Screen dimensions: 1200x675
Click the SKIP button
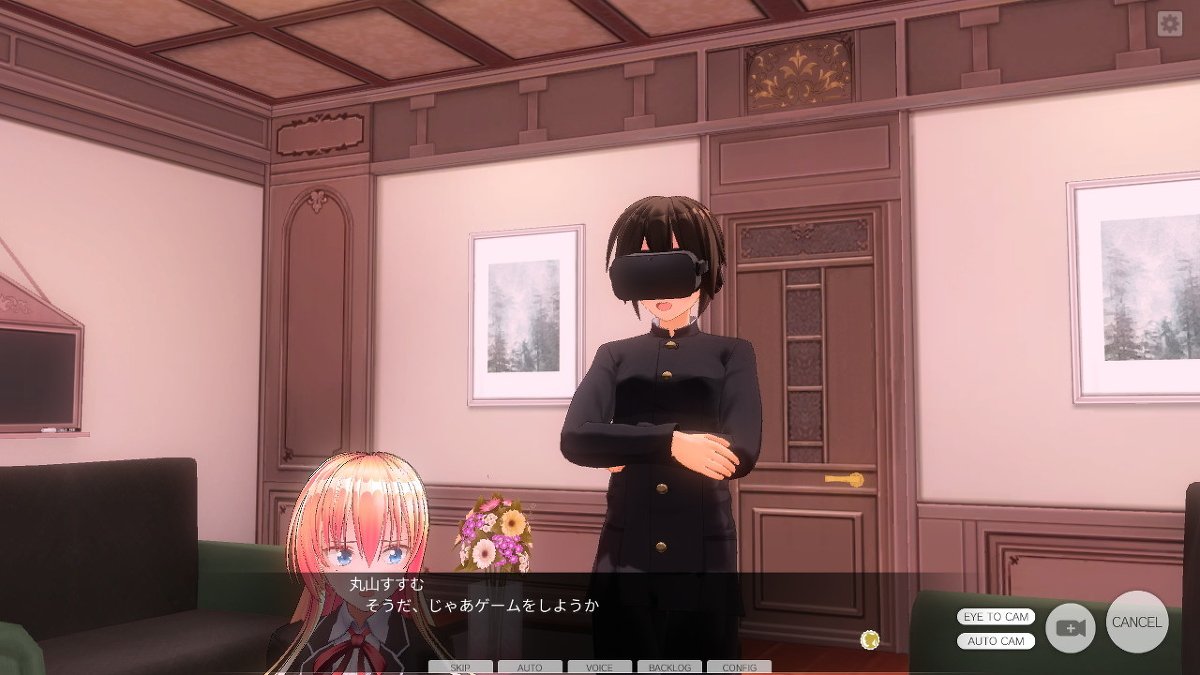tap(460, 667)
